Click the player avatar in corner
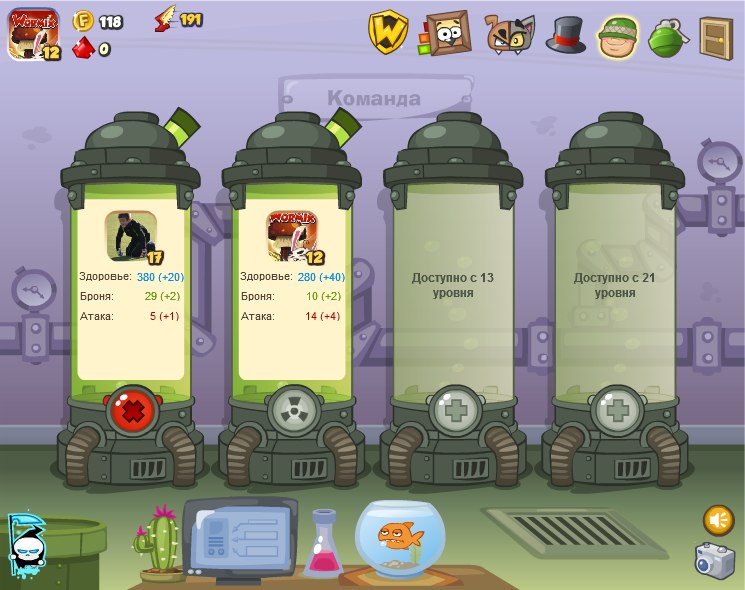Image resolution: width=745 pixels, height=590 pixels. pyautogui.click(x=33, y=33)
